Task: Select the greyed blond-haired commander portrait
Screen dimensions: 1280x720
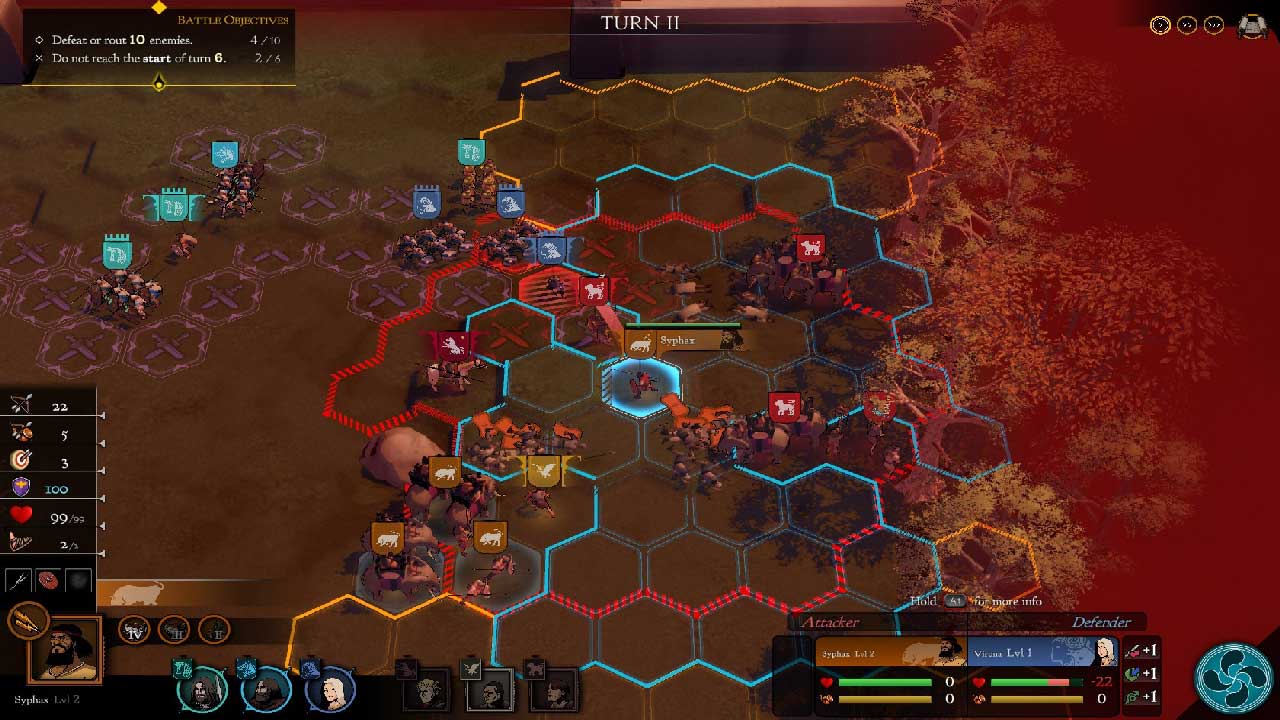Action: point(428,690)
